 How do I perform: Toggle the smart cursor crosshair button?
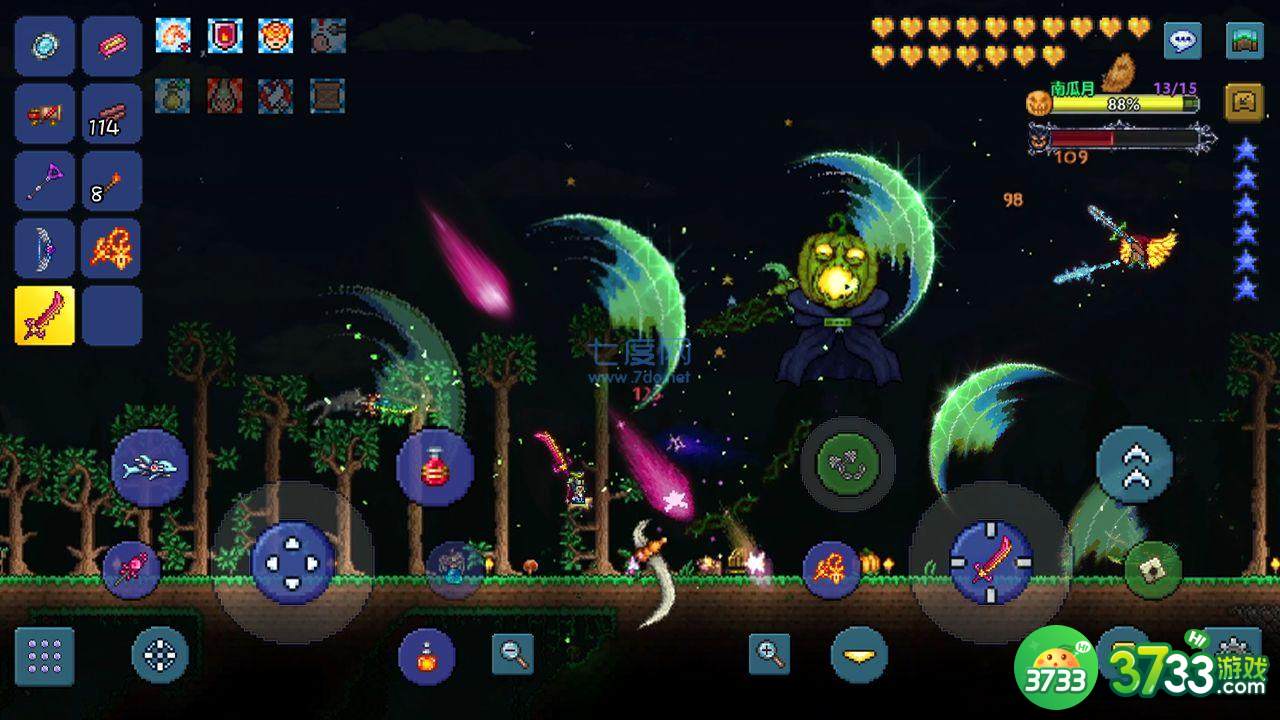tap(160, 656)
